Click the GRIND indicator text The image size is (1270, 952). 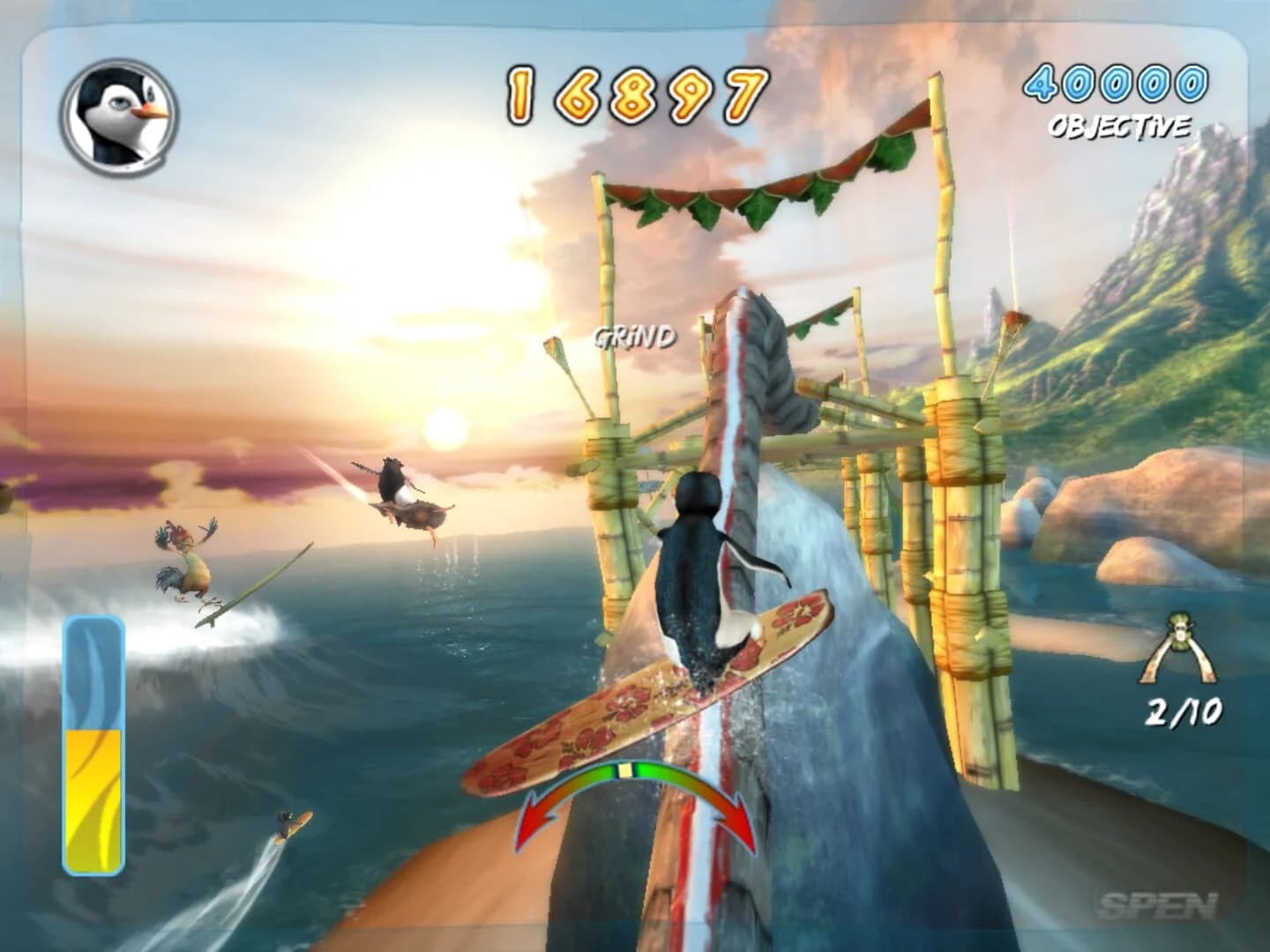click(634, 337)
